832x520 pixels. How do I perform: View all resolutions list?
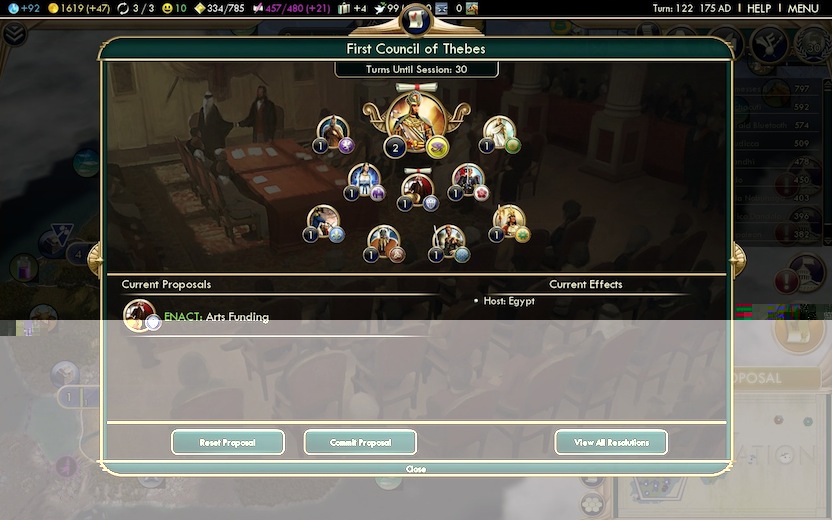click(611, 442)
